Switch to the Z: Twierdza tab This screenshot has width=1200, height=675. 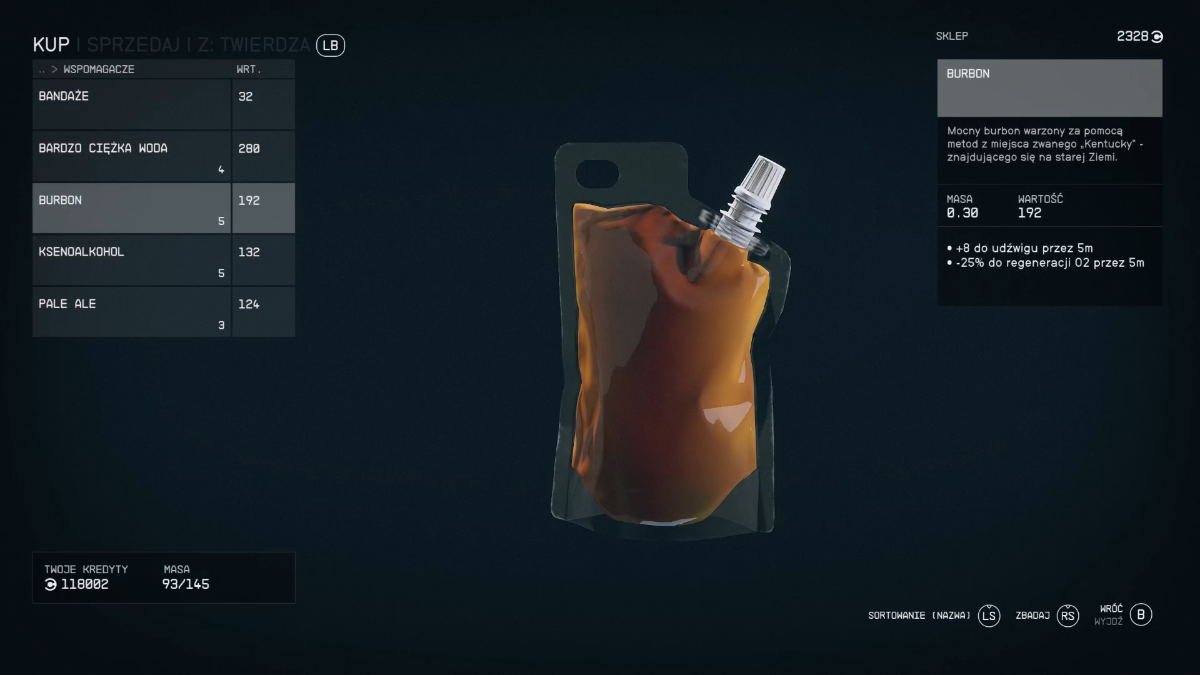pyautogui.click(x=252, y=45)
